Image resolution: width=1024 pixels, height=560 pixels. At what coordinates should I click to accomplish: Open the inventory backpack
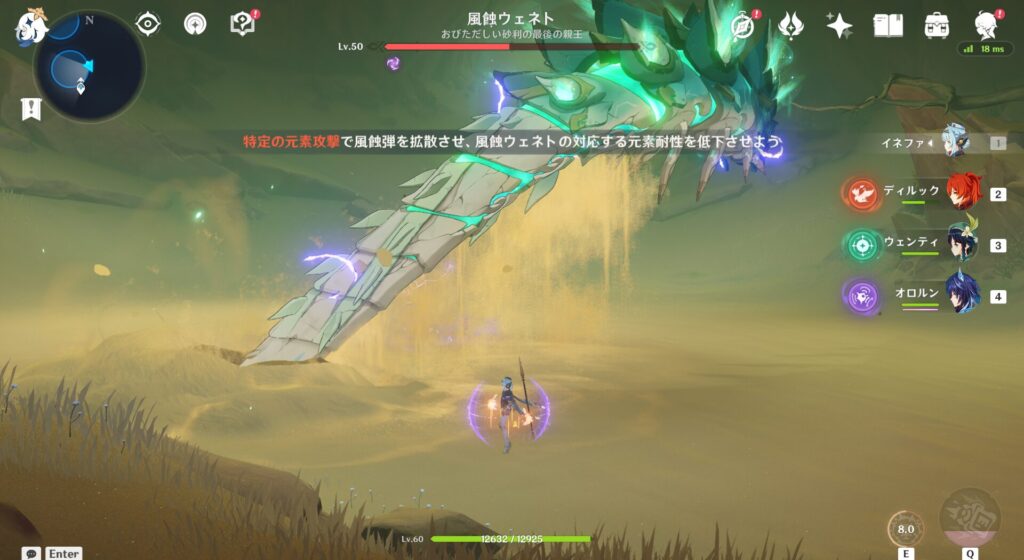click(x=937, y=25)
